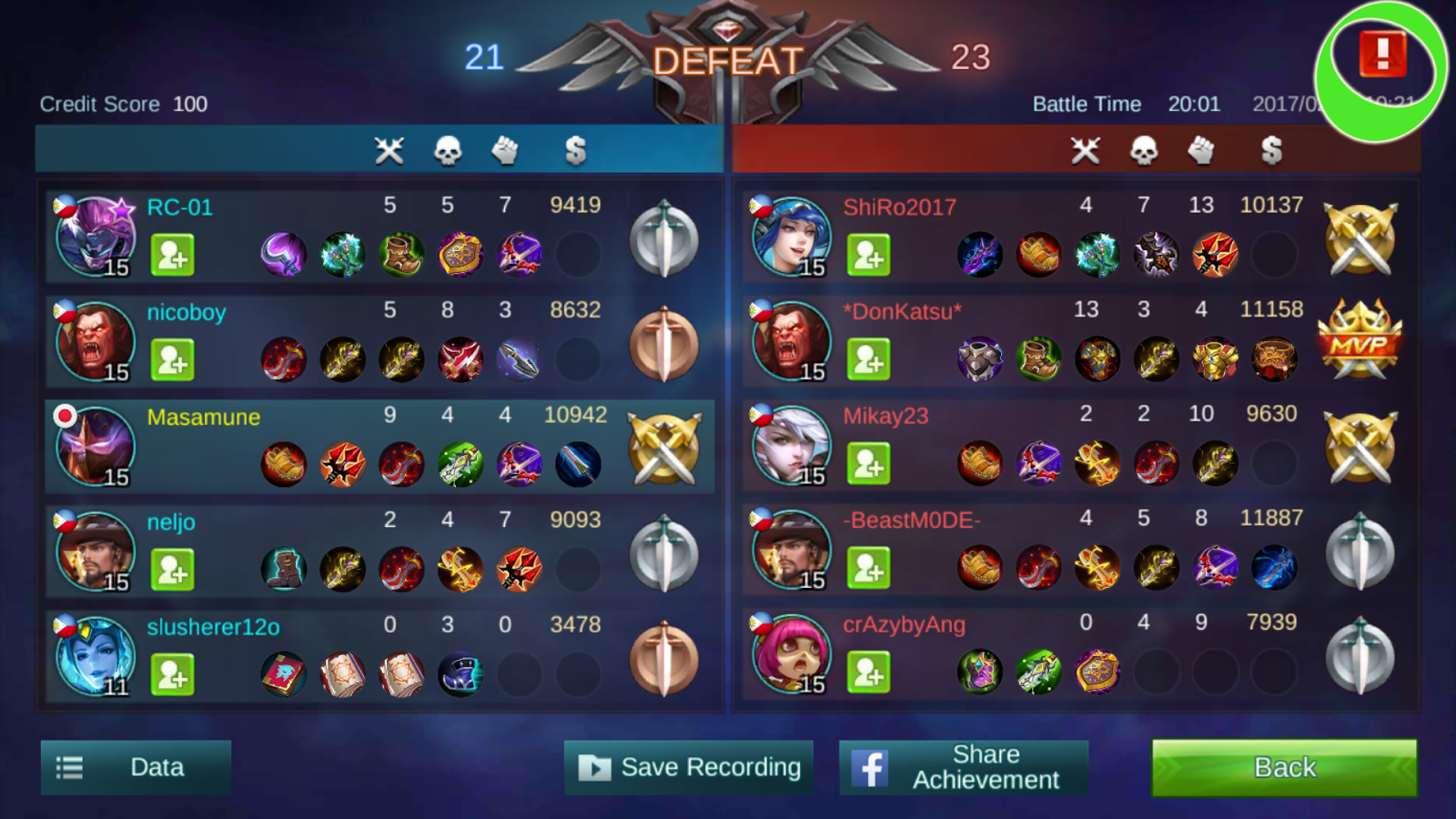
Task: Click Share Achievement
Action: 963,767
